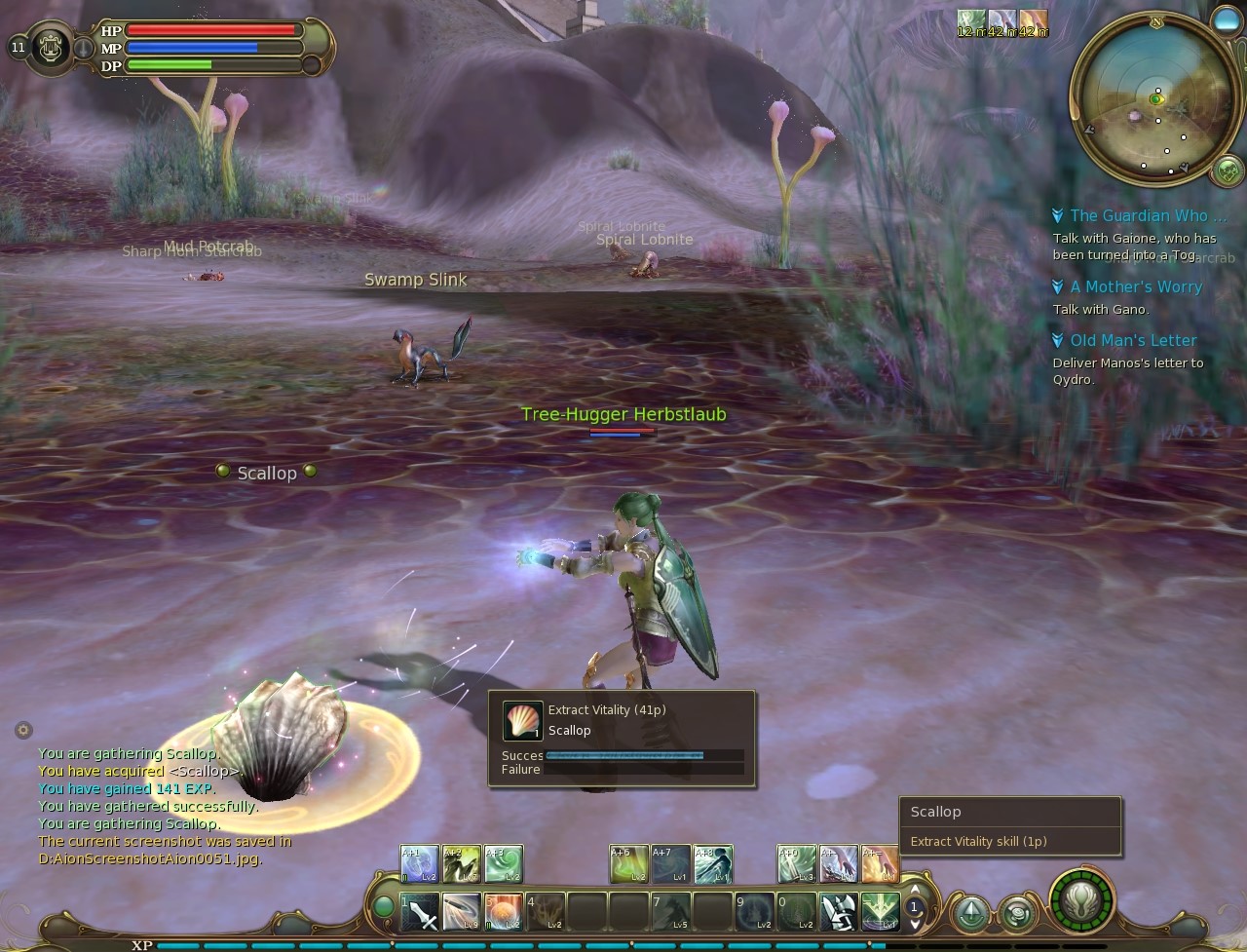
Task: Click the blue orb above the minimap
Action: (1226, 20)
